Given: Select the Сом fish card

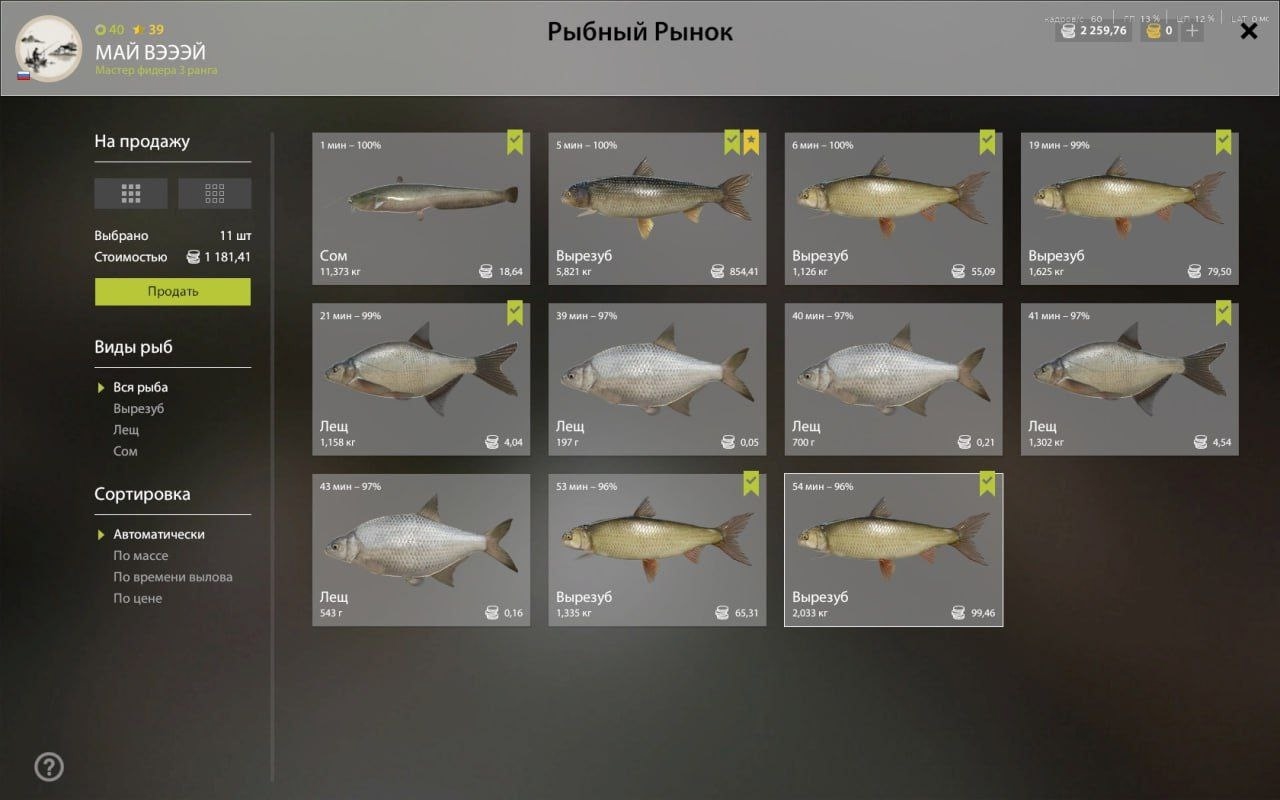Looking at the screenshot, I should (421, 208).
